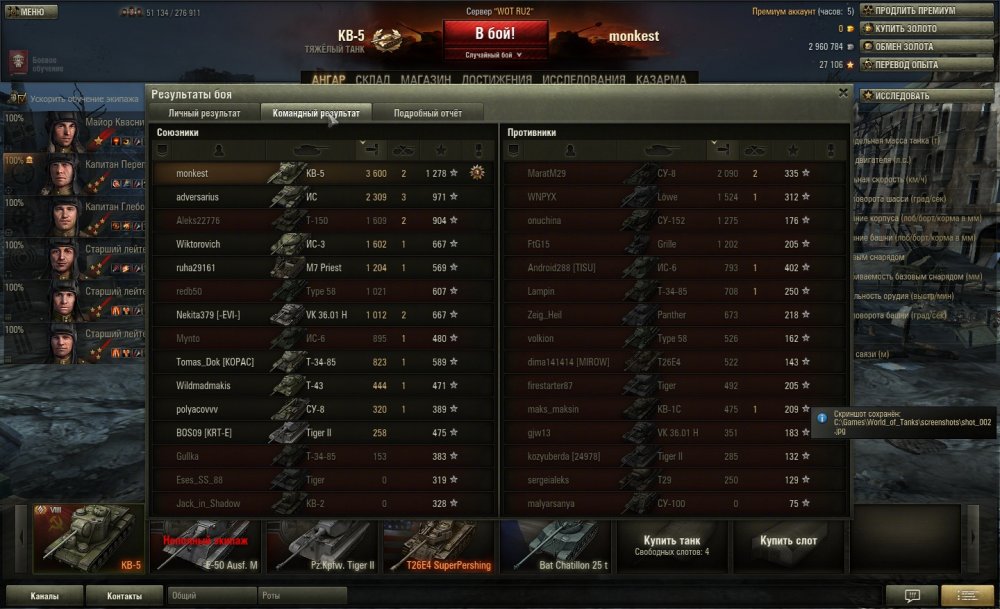This screenshot has width=1000, height=609.
Task: Close the Результаты боя window
Action: 843,93
